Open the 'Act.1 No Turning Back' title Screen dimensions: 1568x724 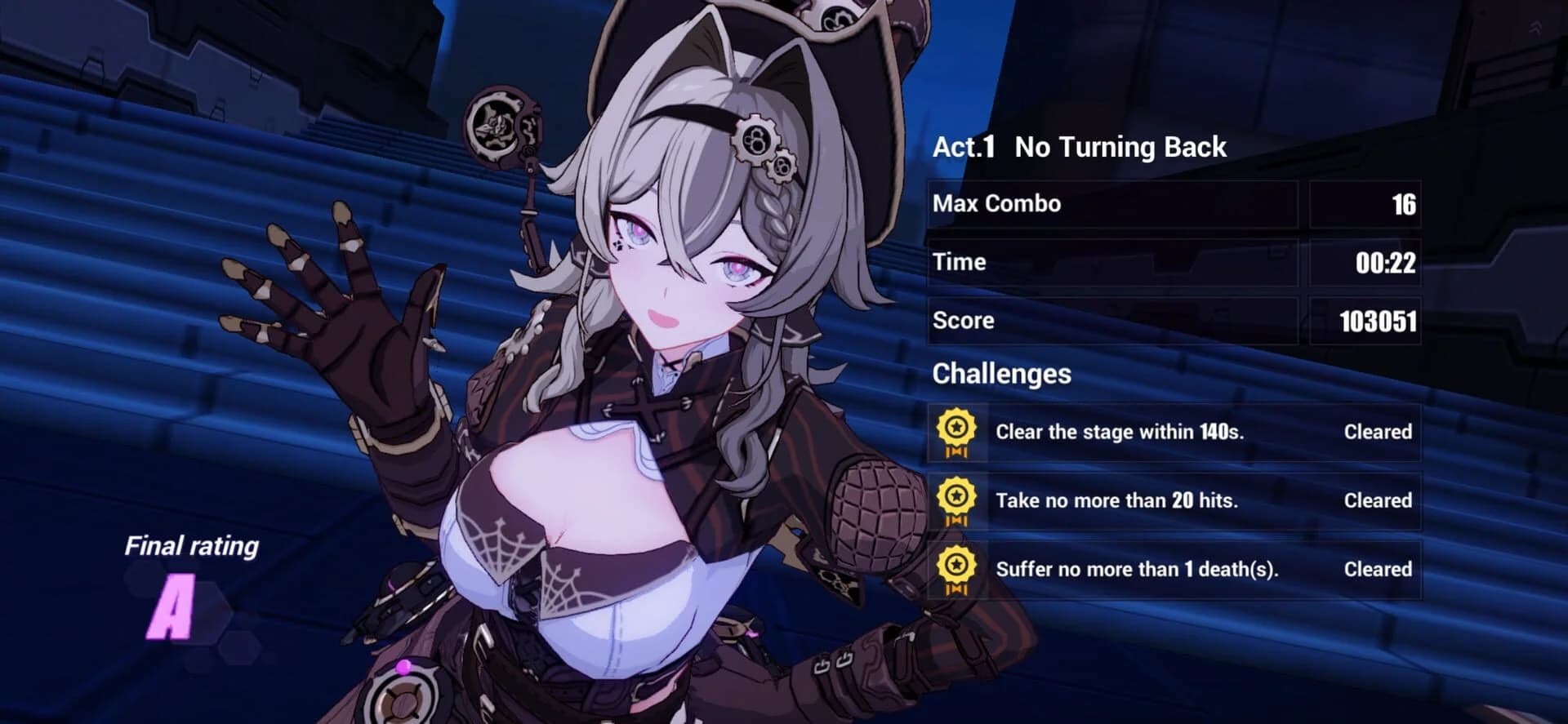tap(1078, 147)
